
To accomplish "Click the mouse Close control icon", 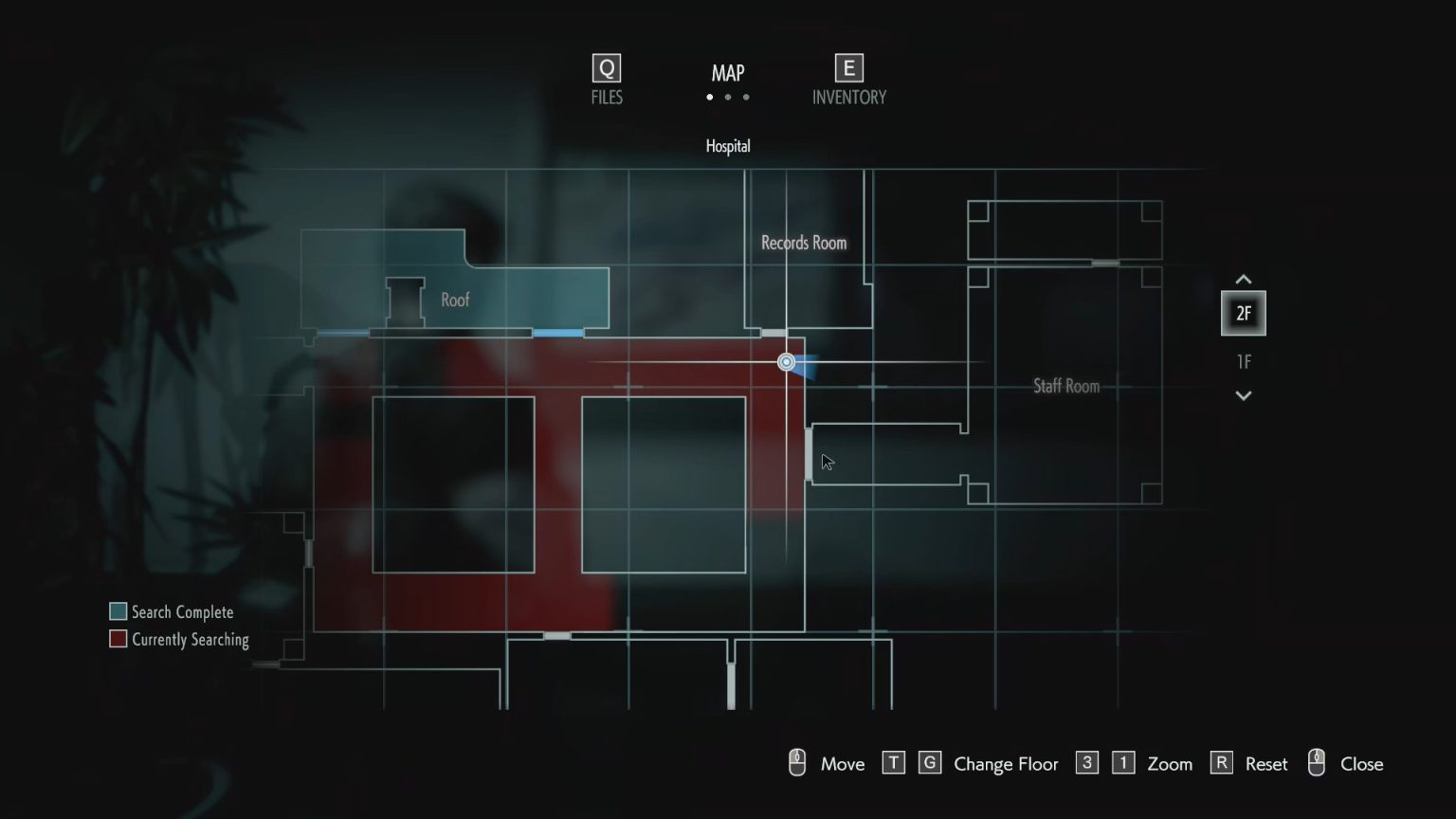I will [x=1317, y=762].
